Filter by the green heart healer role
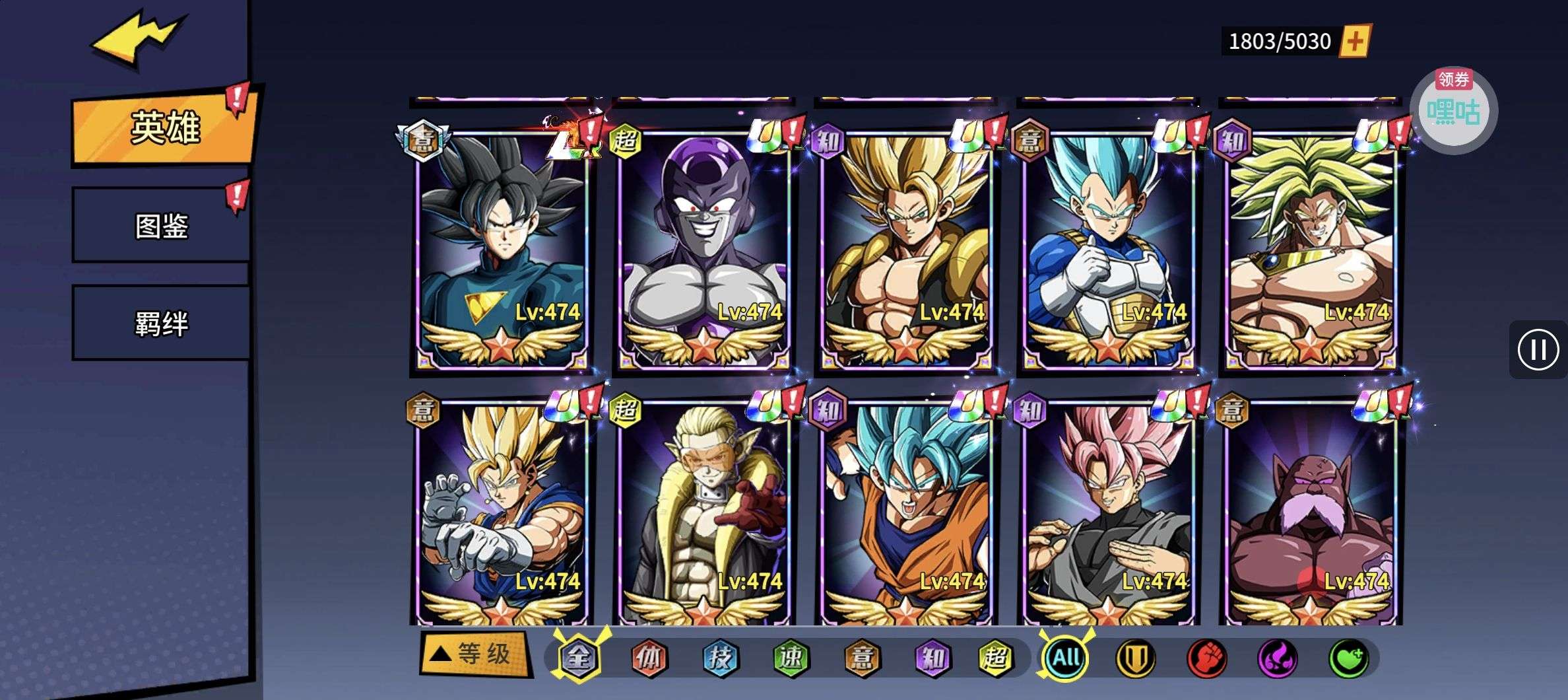This screenshot has height=700, width=1568. click(1348, 658)
